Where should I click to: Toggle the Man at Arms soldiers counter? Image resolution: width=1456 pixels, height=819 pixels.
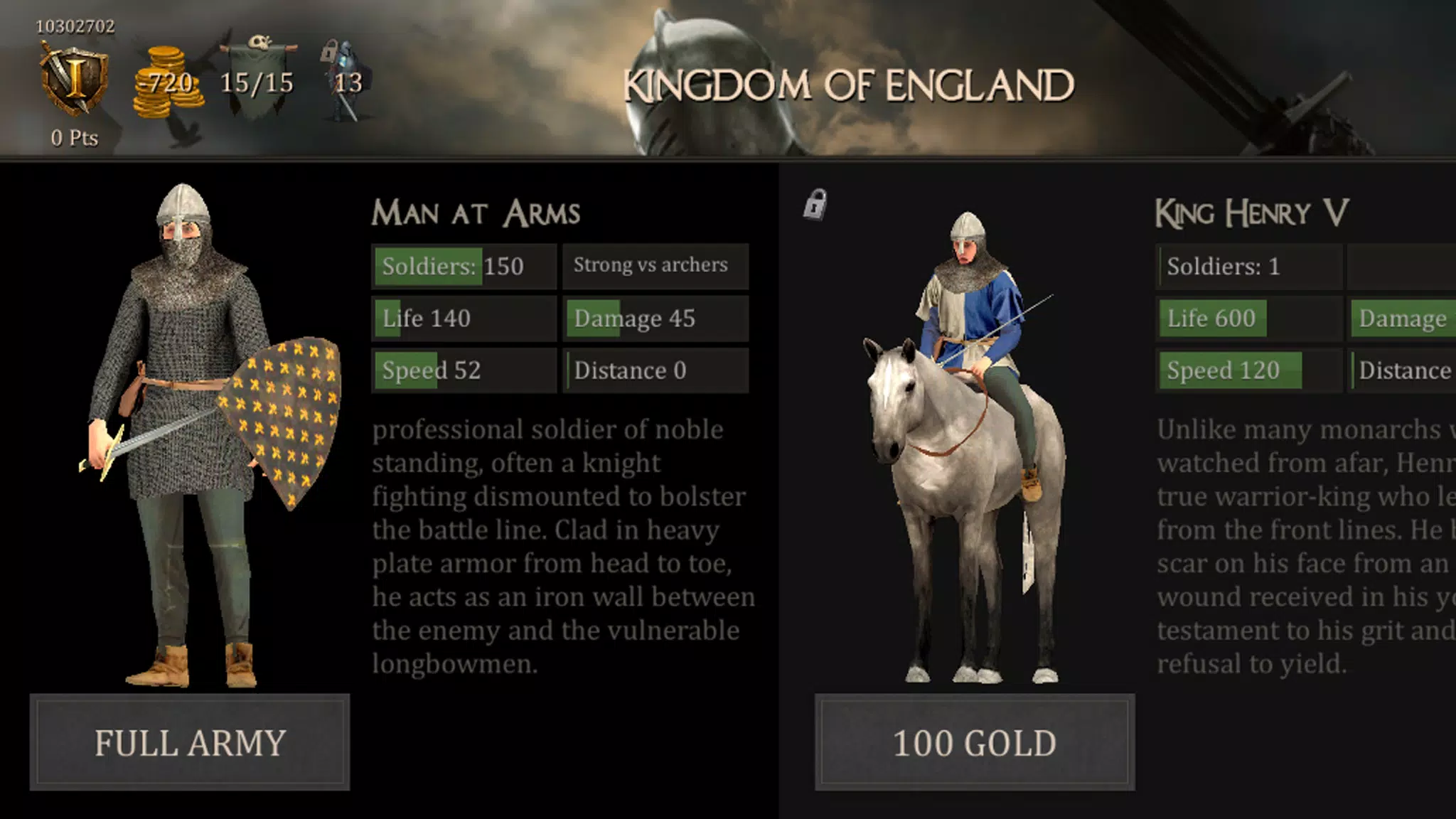tap(462, 267)
